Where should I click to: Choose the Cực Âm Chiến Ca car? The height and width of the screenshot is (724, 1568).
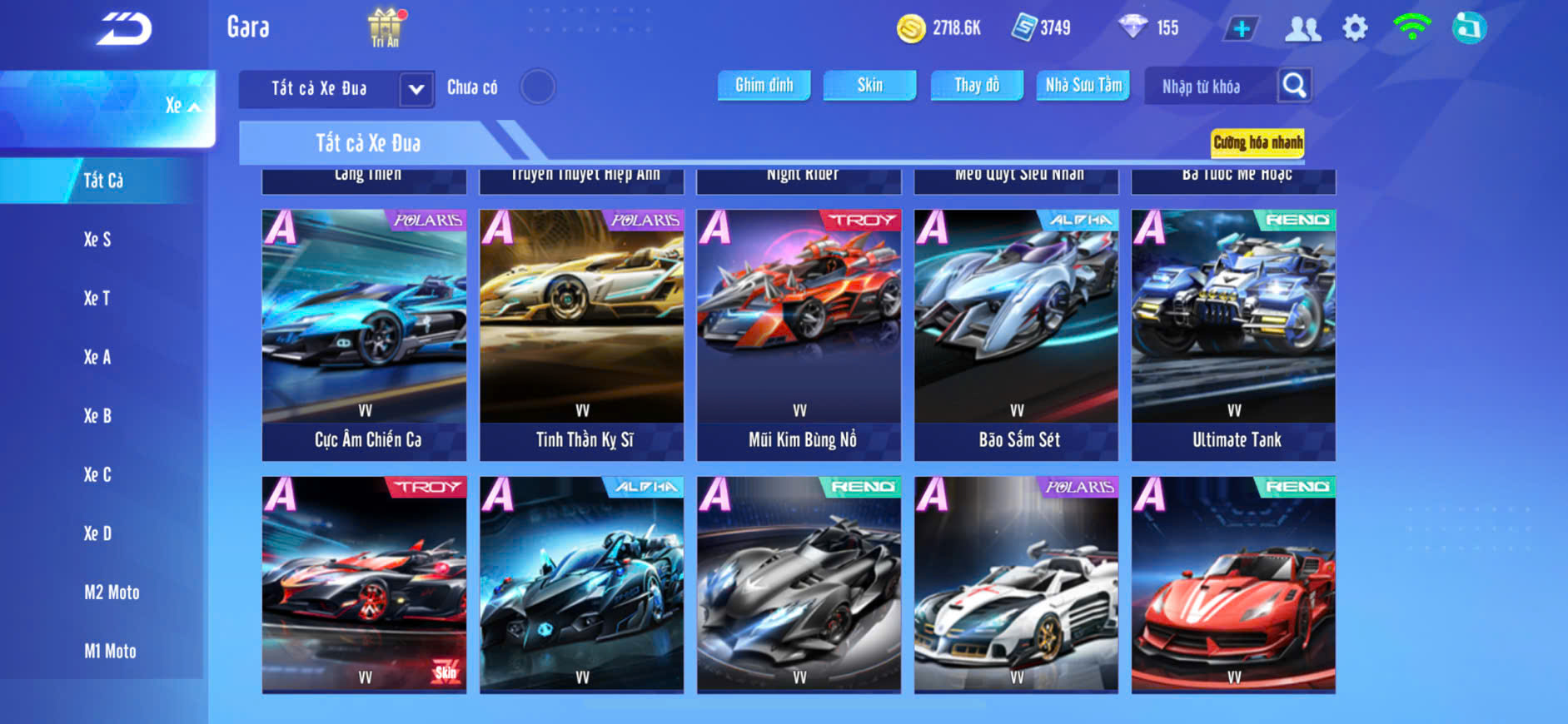365,335
